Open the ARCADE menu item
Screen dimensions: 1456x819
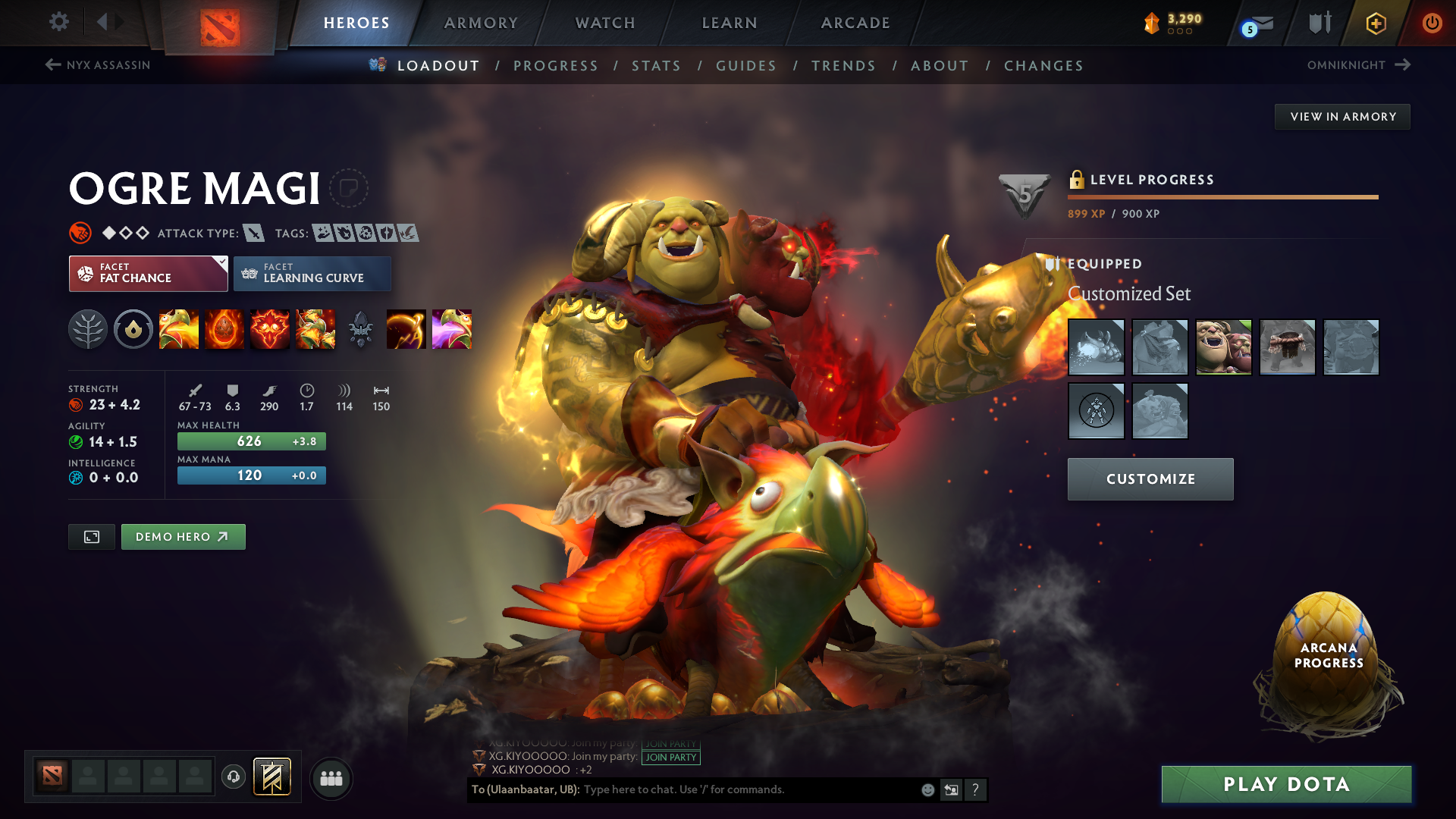coord(855,23)
